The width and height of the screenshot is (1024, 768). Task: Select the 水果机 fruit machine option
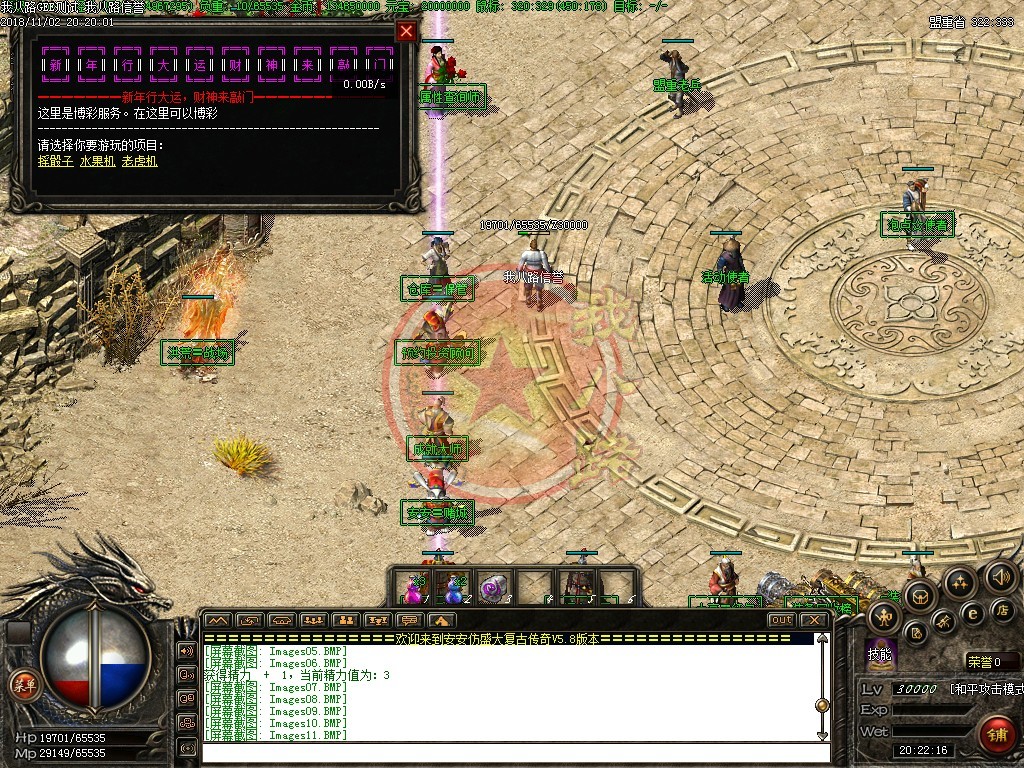point(97,161)
